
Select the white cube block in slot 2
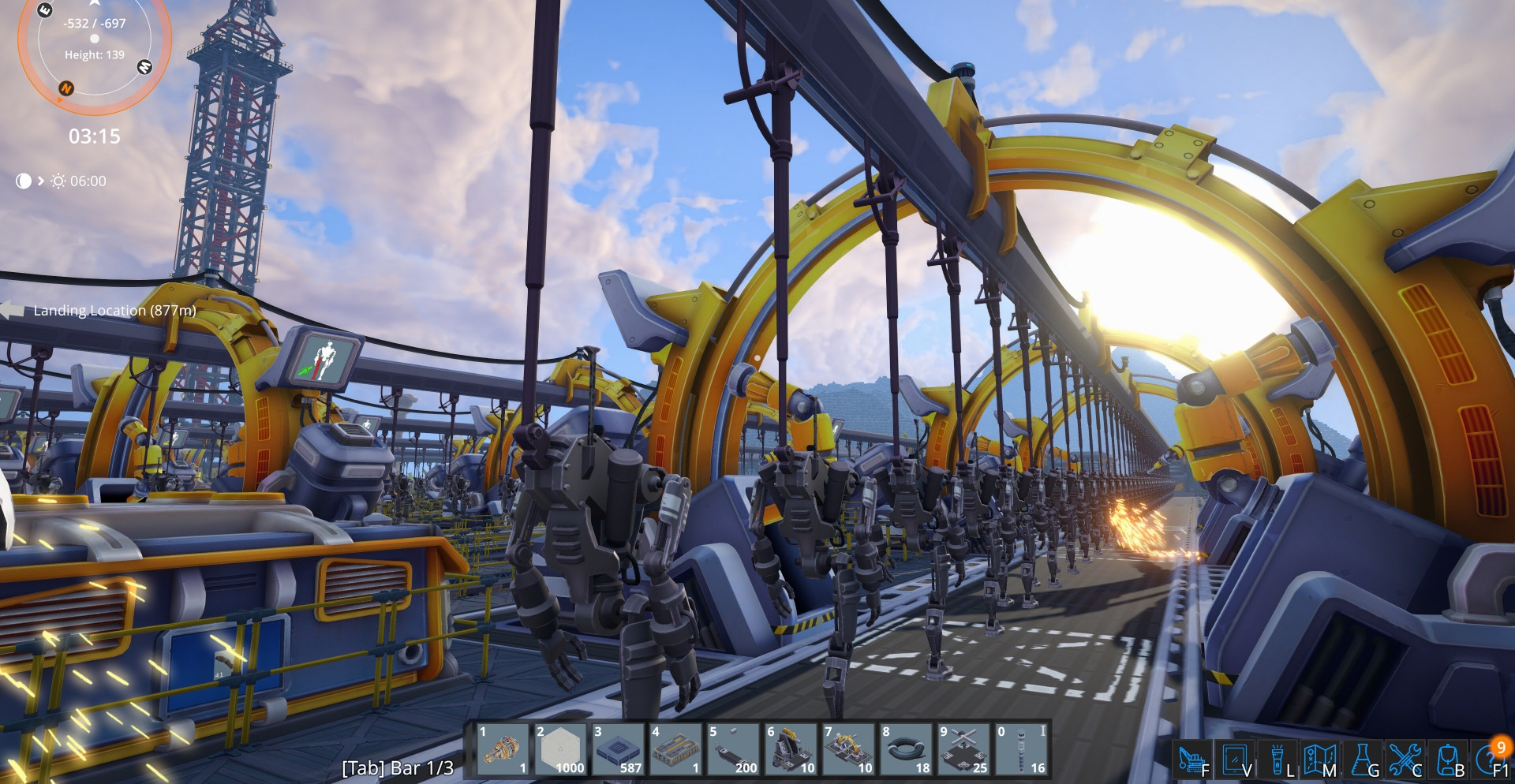point(560,750)
